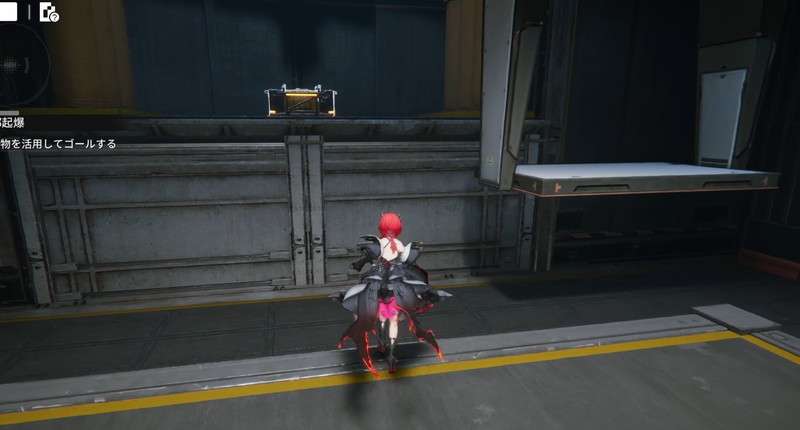Select the objective tracker text ending in ゴールする
The image size is (800, 430).
[x=58, y=144]
